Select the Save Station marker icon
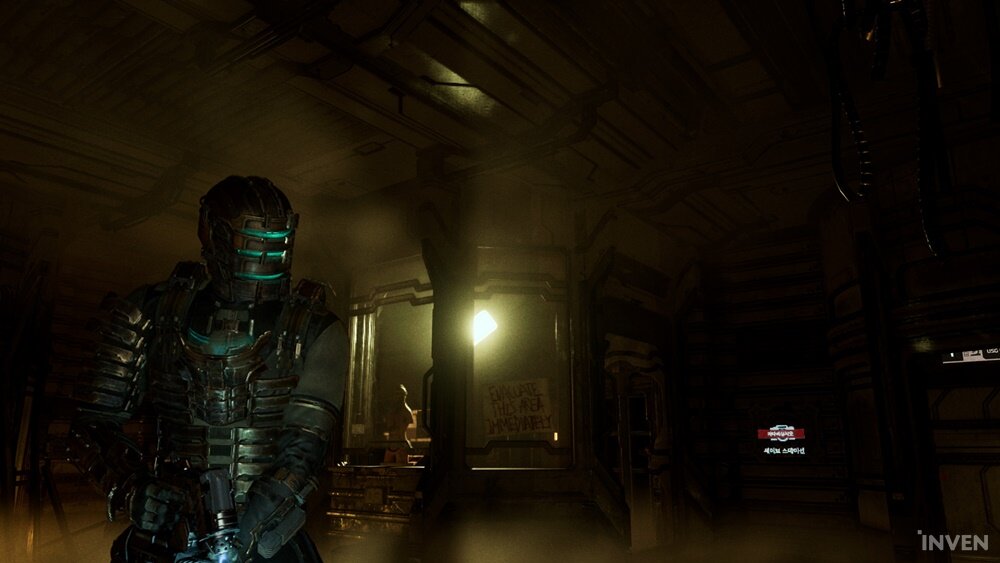1000x563 pixels. coord(780,435)
